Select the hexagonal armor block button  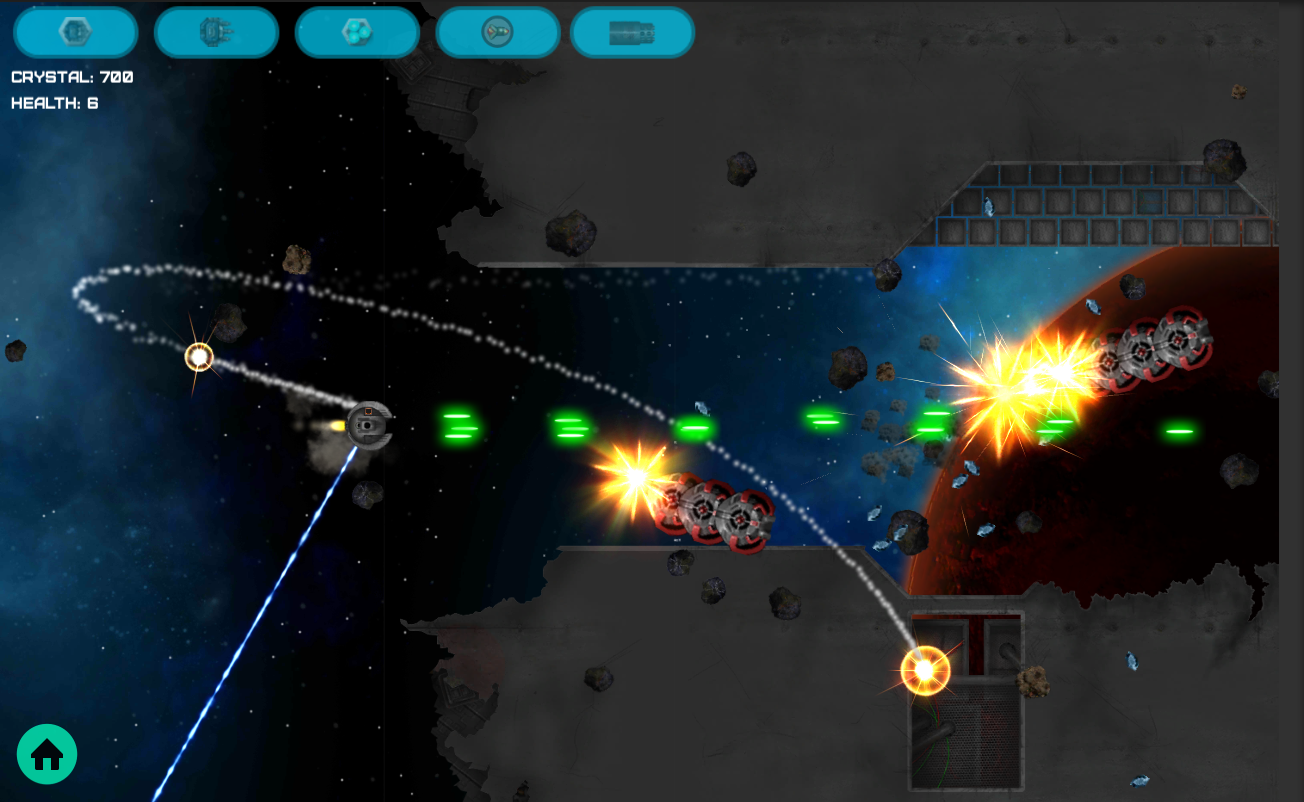click(x=75, y=32)
